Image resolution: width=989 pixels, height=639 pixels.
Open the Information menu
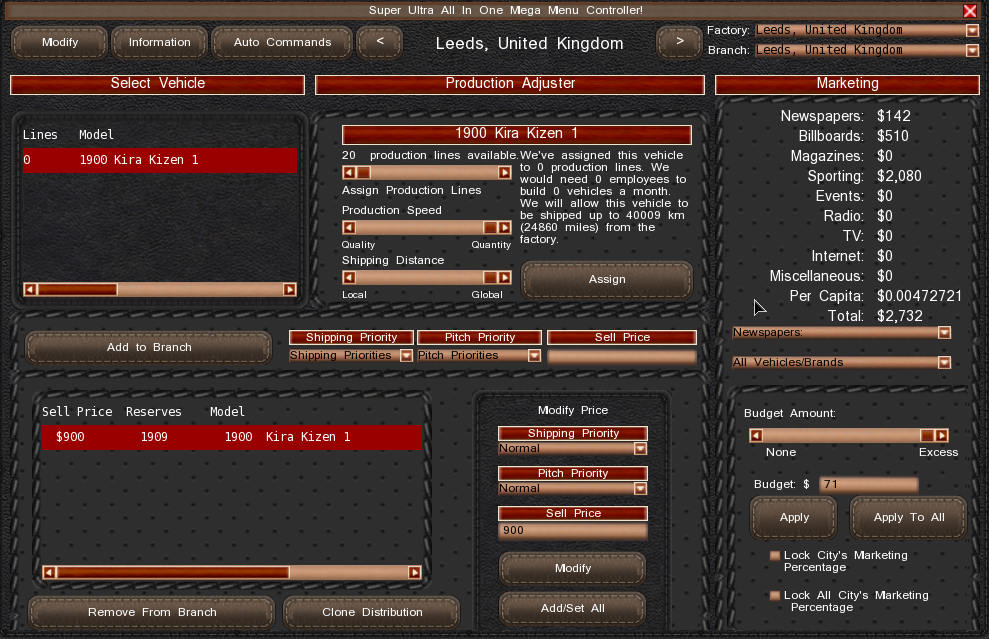(160, 42)
